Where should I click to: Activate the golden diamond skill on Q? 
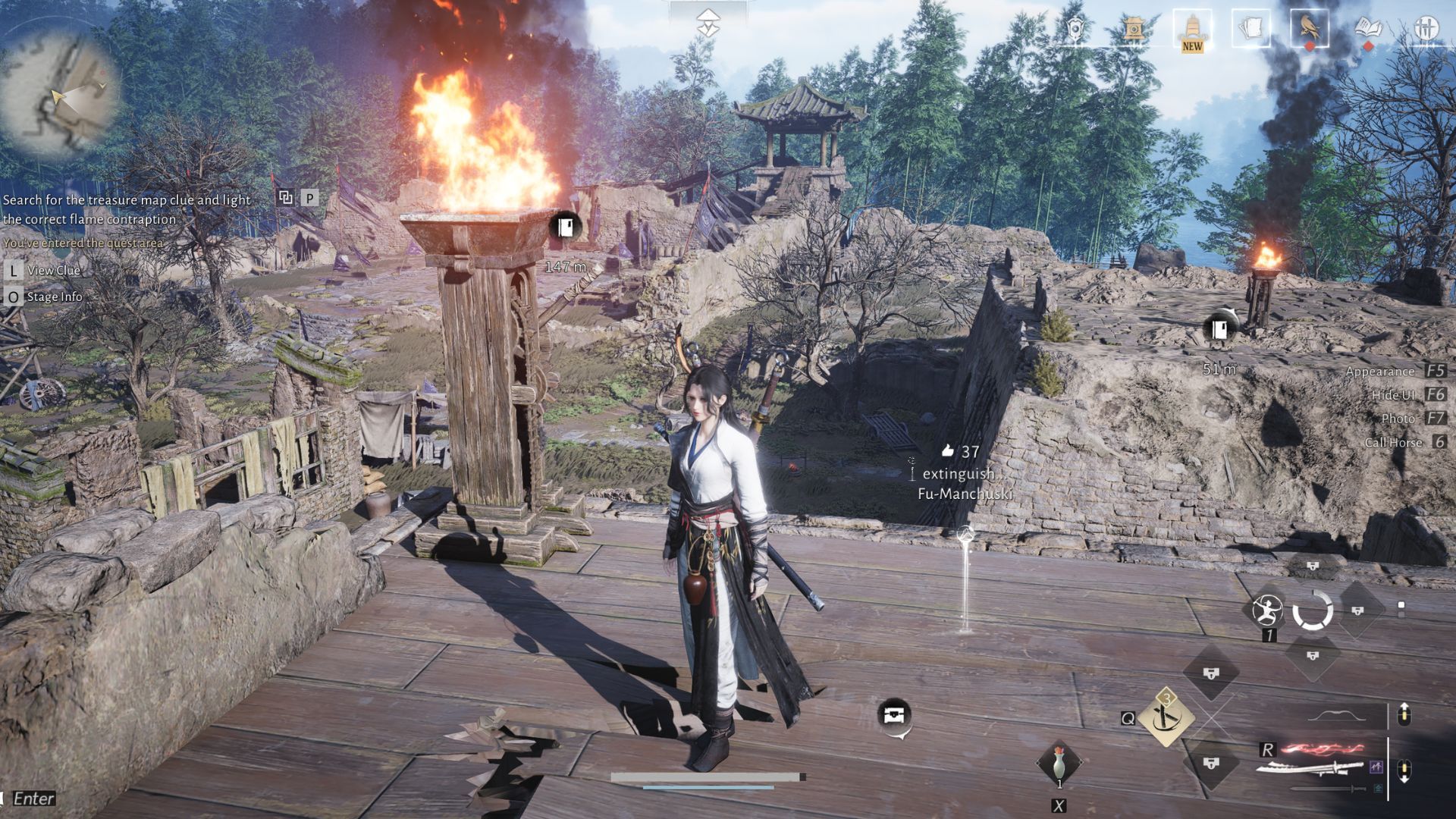[1166, 717]
